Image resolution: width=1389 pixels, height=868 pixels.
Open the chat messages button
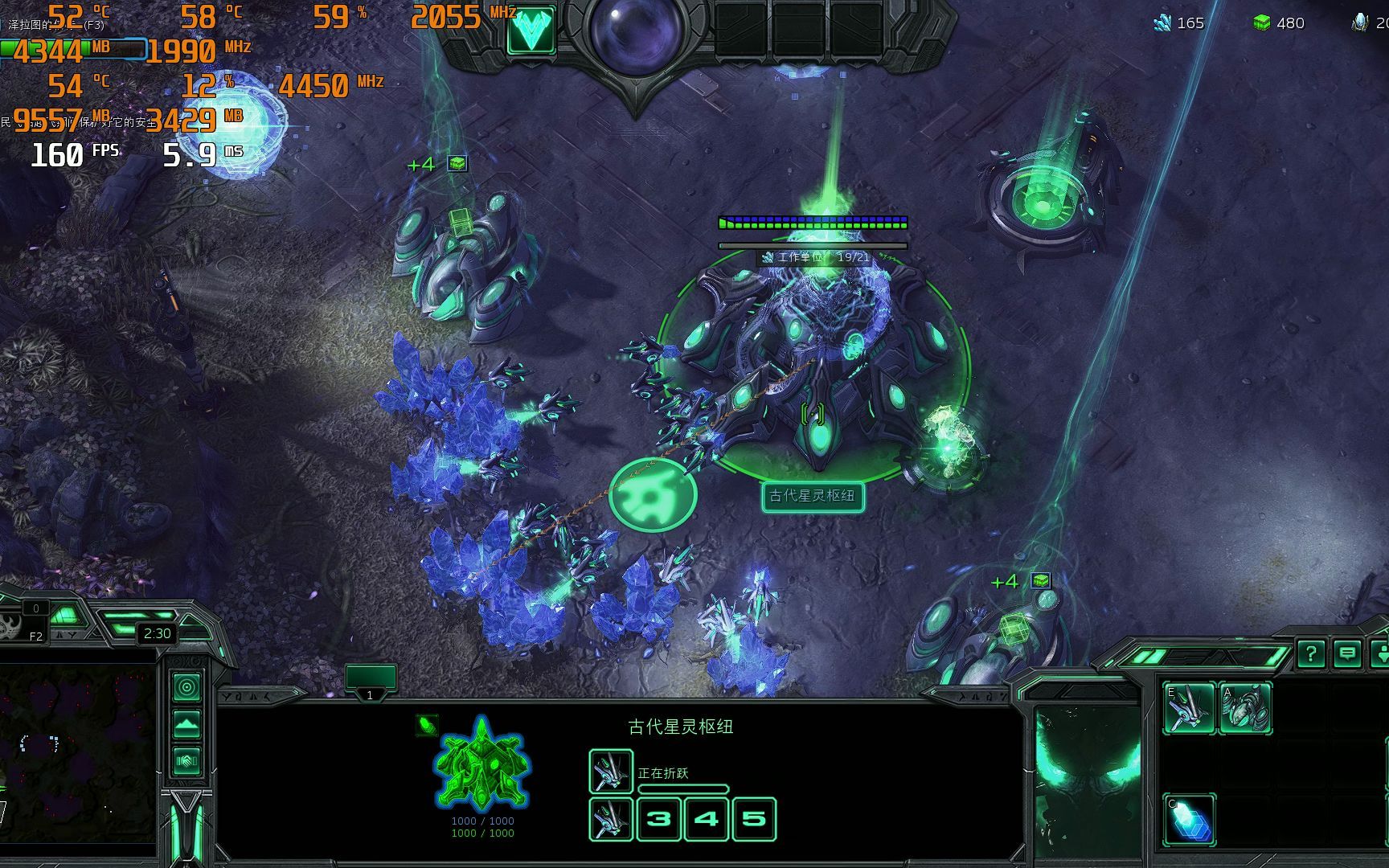coord(1347,654)
